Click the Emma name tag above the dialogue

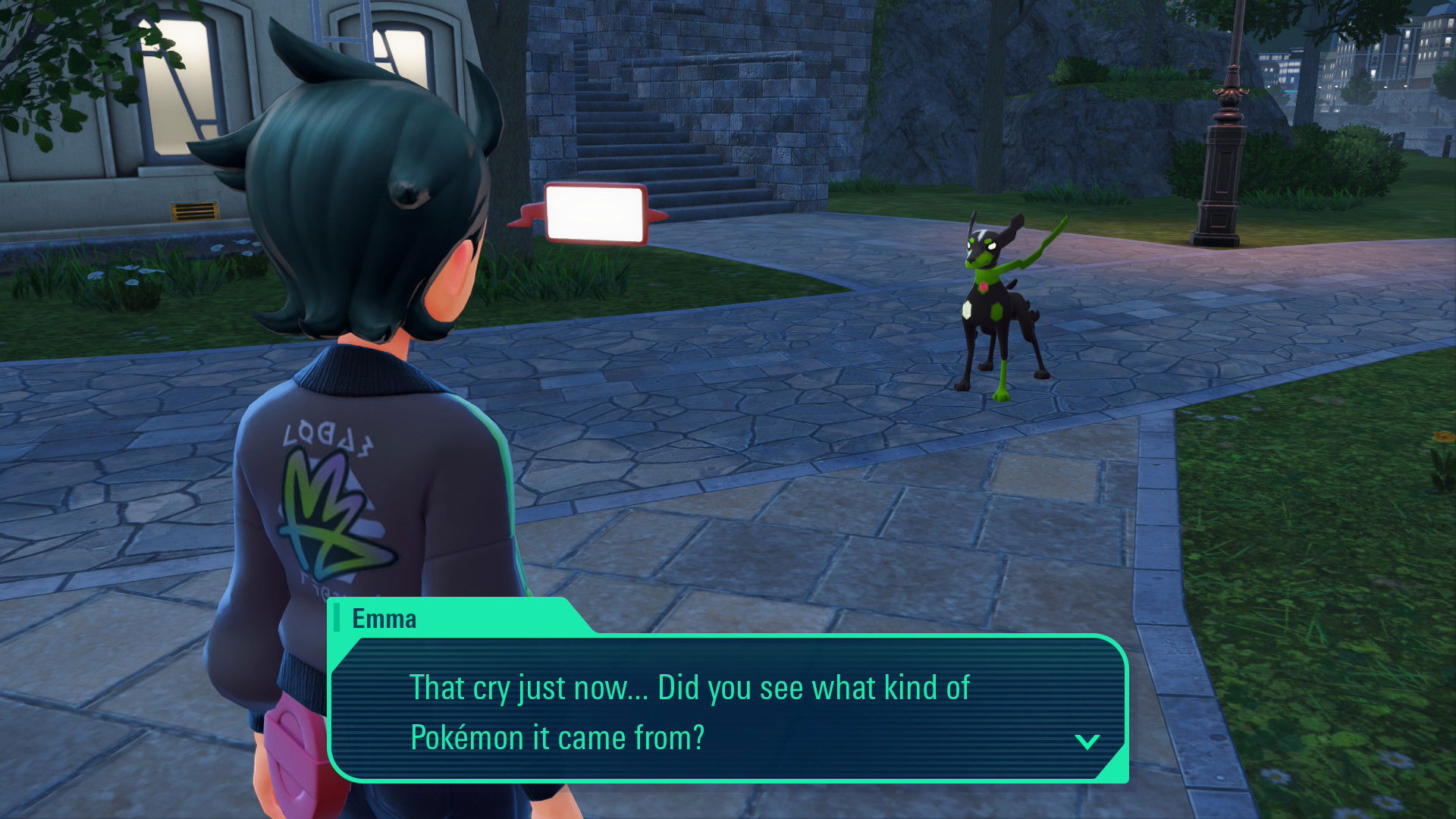click(x=383, y=619)
